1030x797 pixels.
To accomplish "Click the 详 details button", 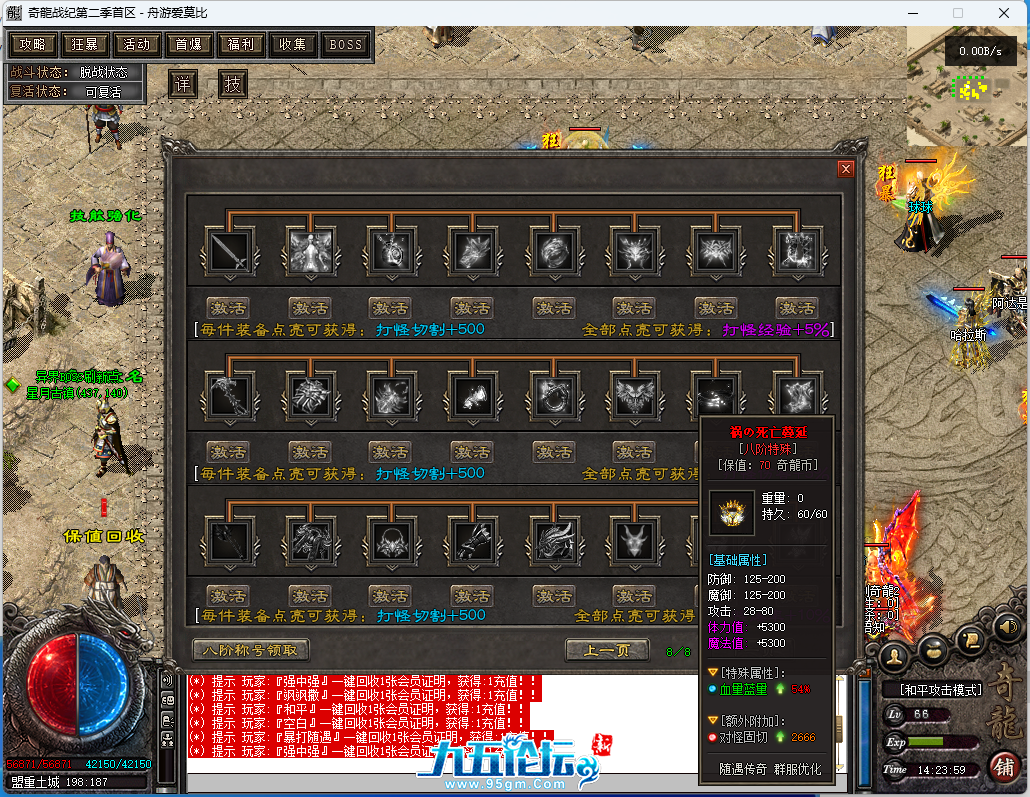I will click(181, 84).
